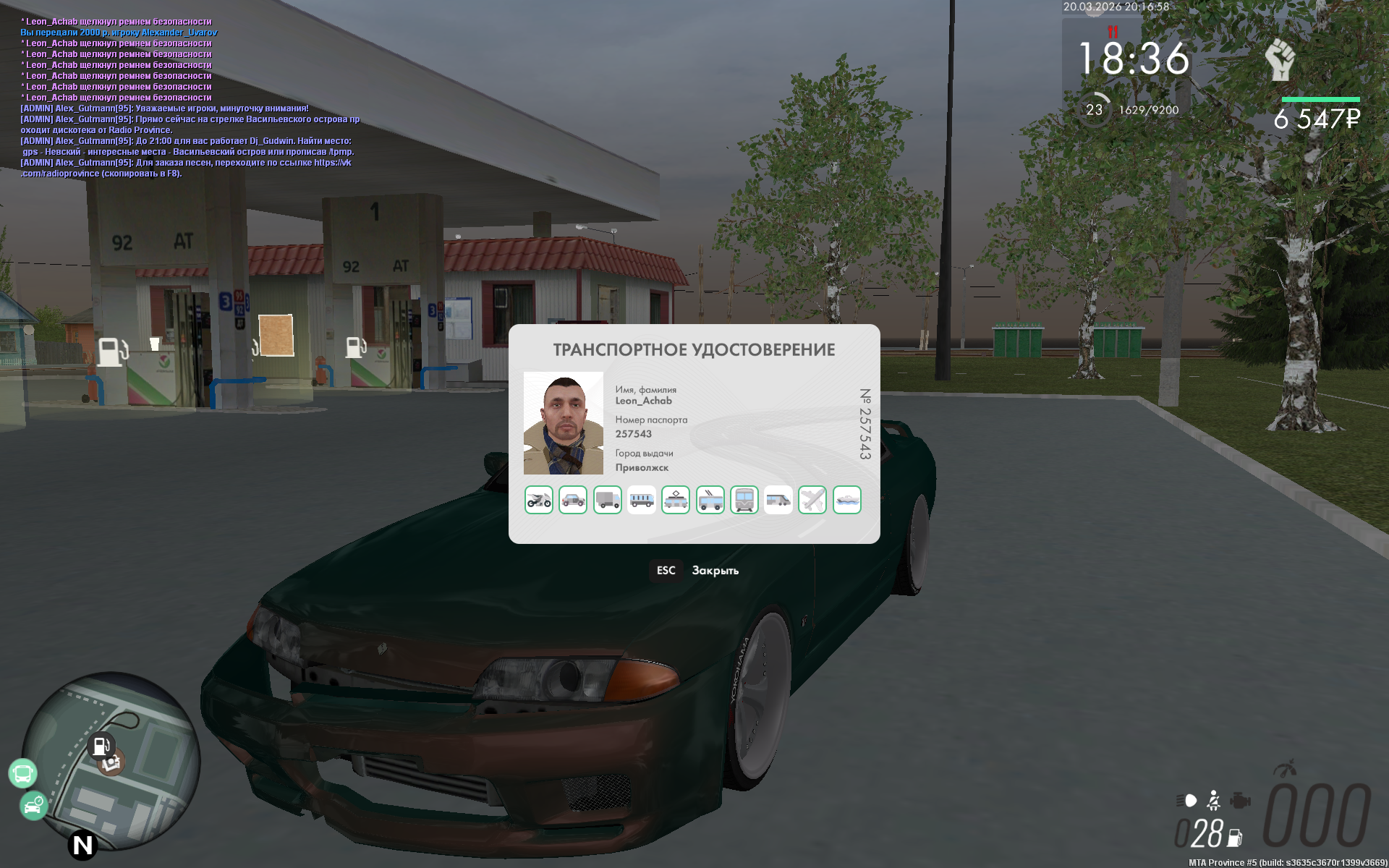Select the high-speed train license icon

point(778,500)
